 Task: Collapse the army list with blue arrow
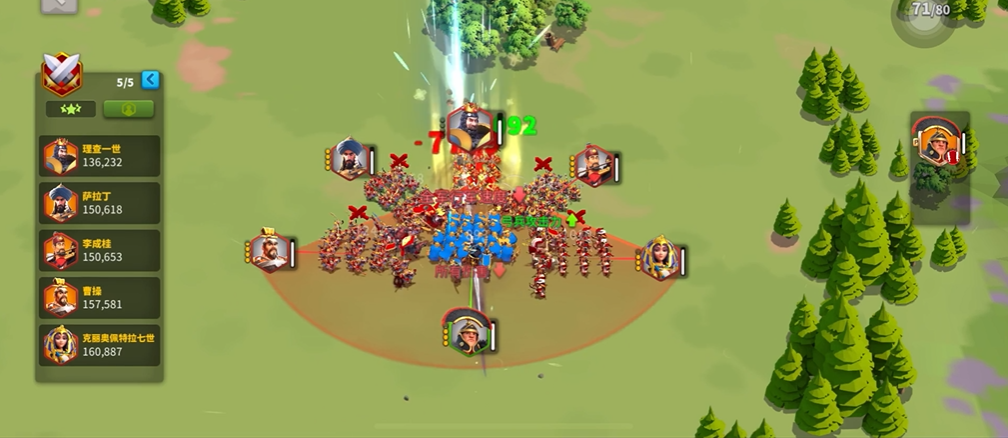point(150,80)
